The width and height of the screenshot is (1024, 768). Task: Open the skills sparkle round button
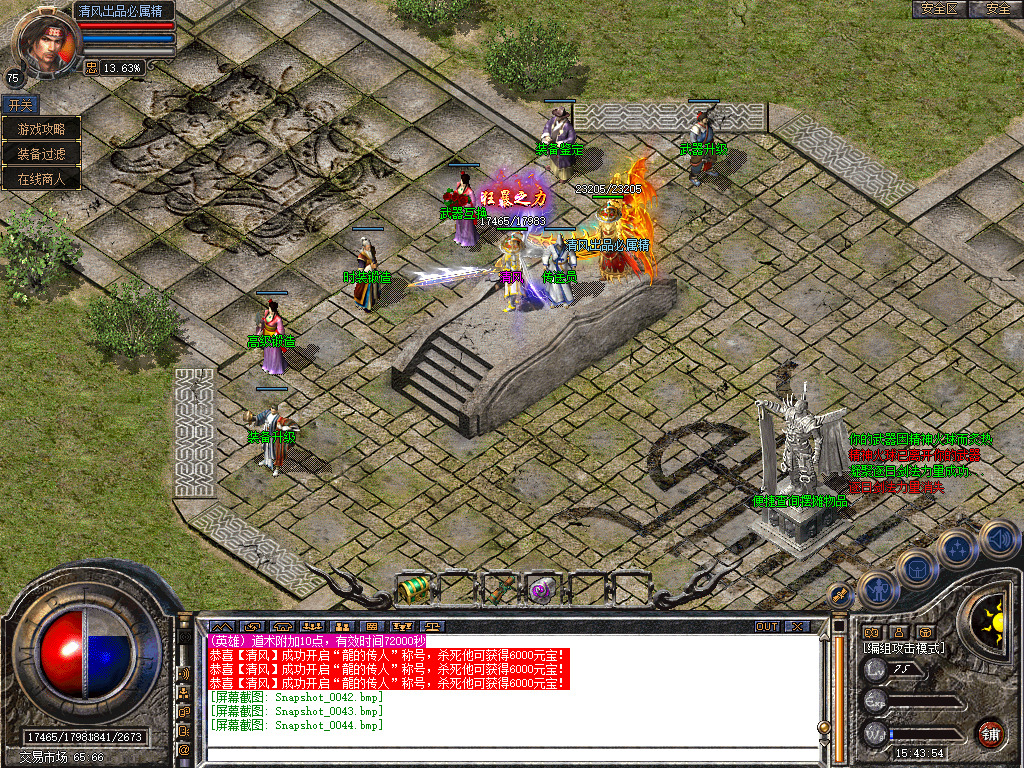[x=957, y=549]
